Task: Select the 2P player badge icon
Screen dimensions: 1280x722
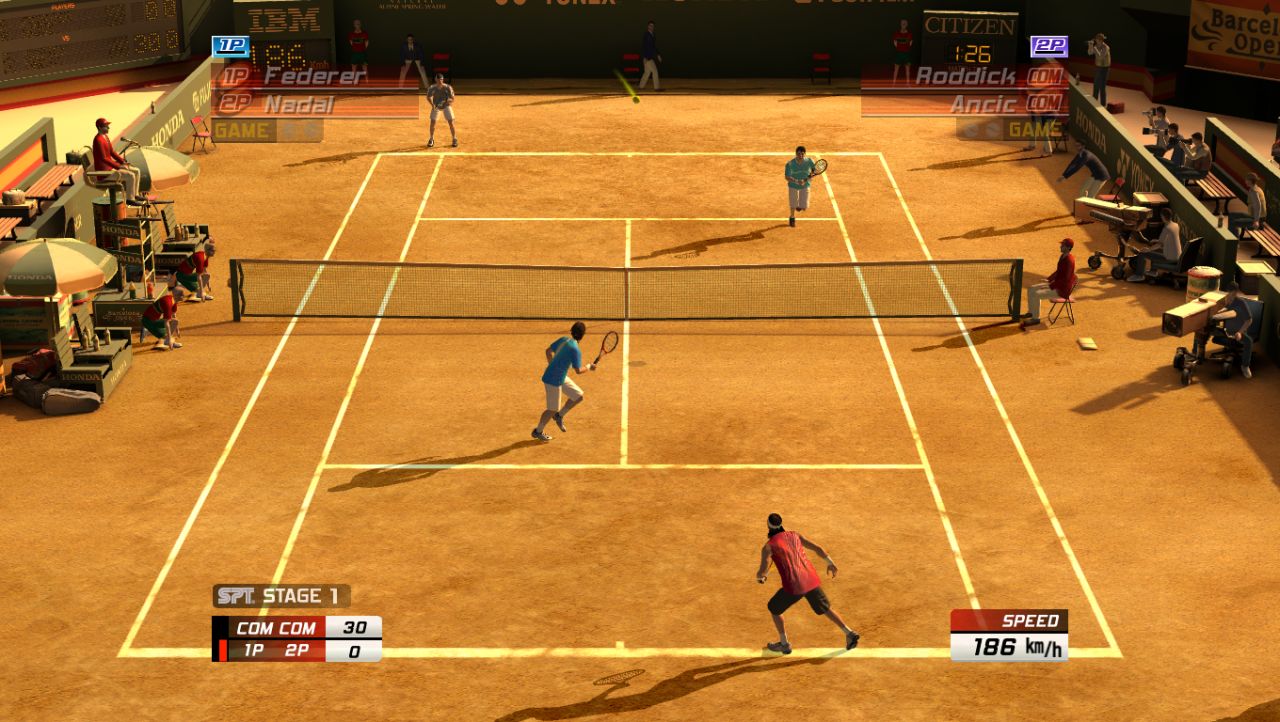Action: tap(1050, 47)
